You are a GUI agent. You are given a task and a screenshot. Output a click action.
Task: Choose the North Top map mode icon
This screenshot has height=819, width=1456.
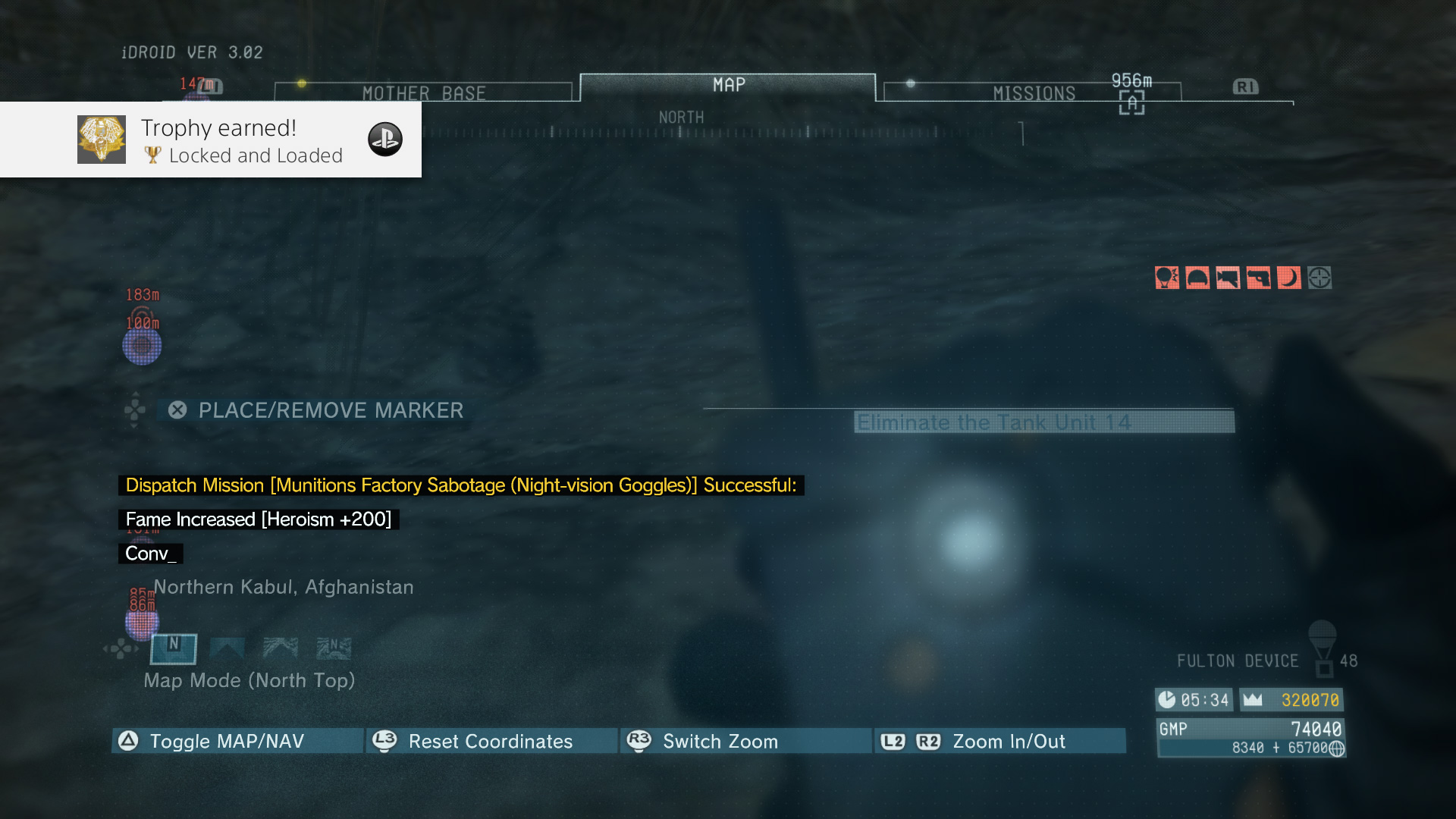tap(174, 648)
